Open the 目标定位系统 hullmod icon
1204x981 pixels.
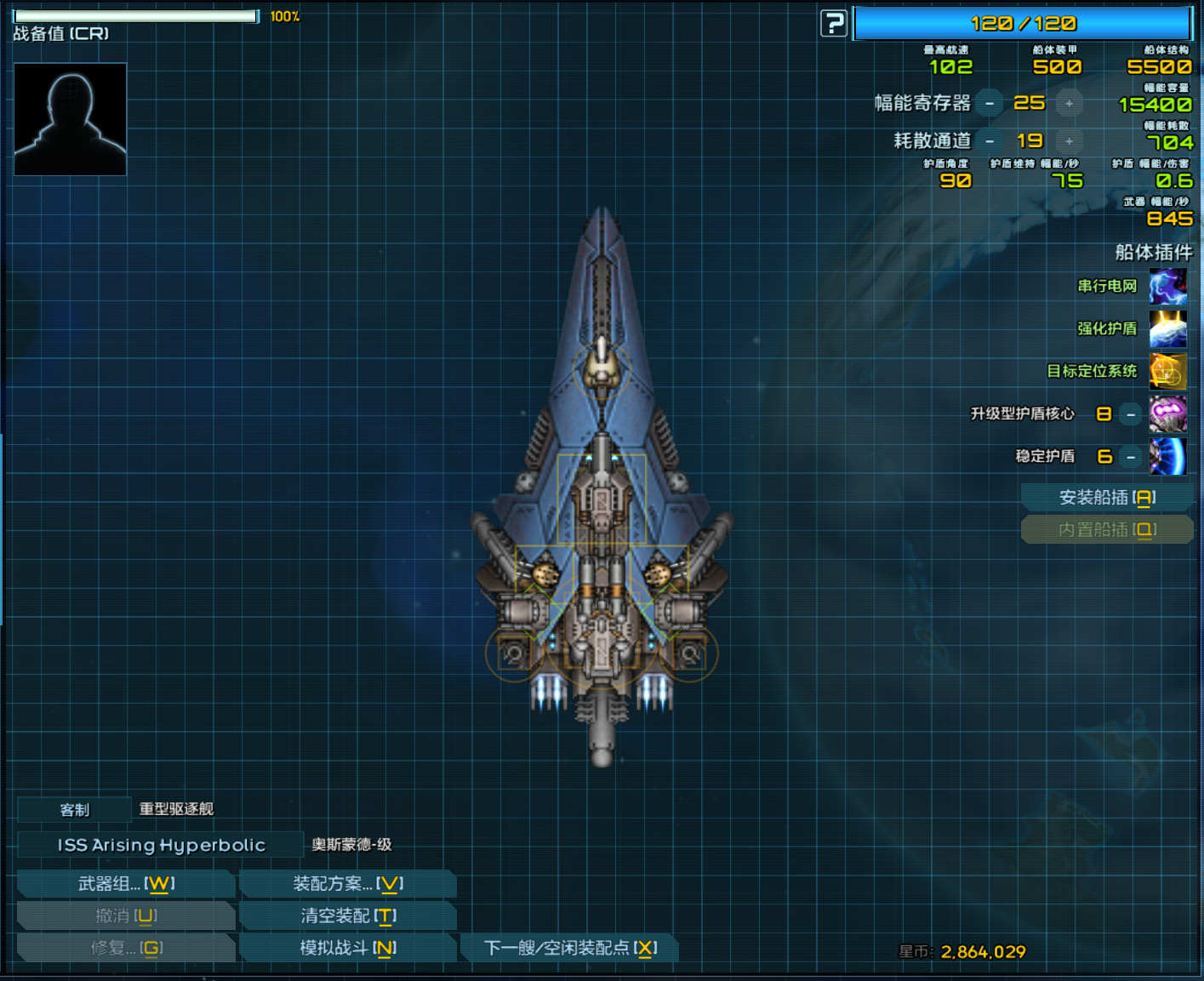(1167, 372)
